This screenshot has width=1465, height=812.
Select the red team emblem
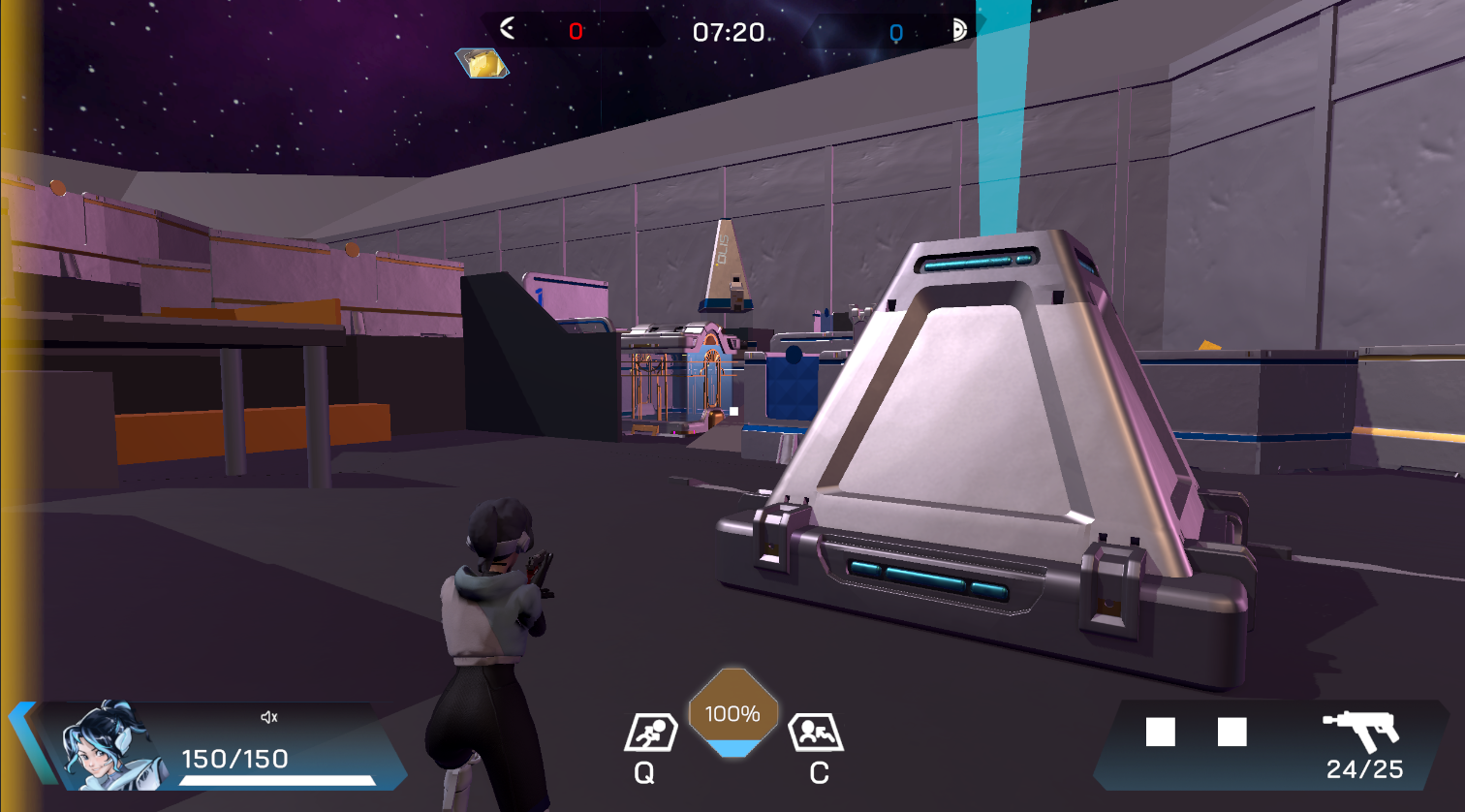tap(507, 29)
